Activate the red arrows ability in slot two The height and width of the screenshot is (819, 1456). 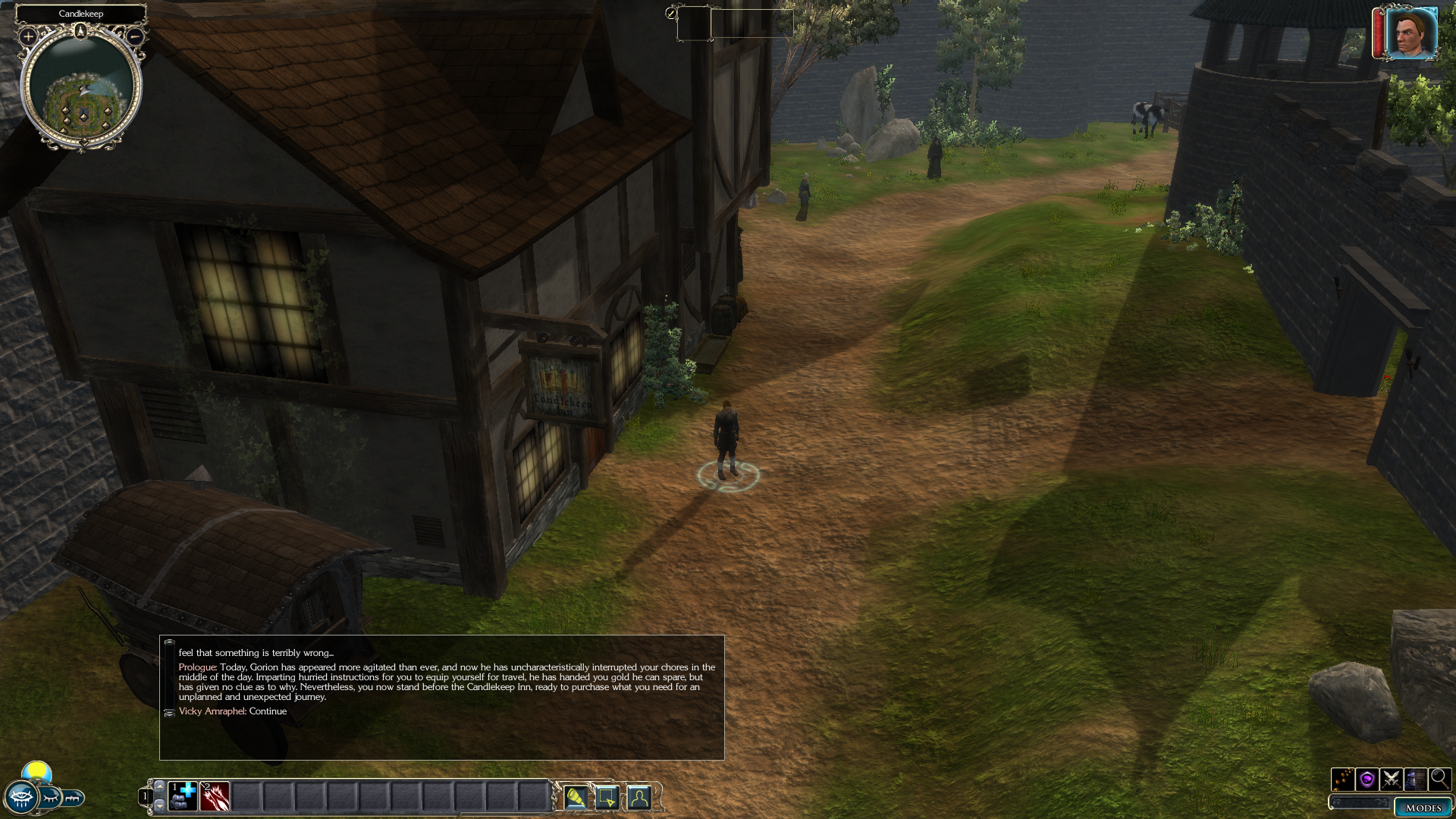point(215,796)
